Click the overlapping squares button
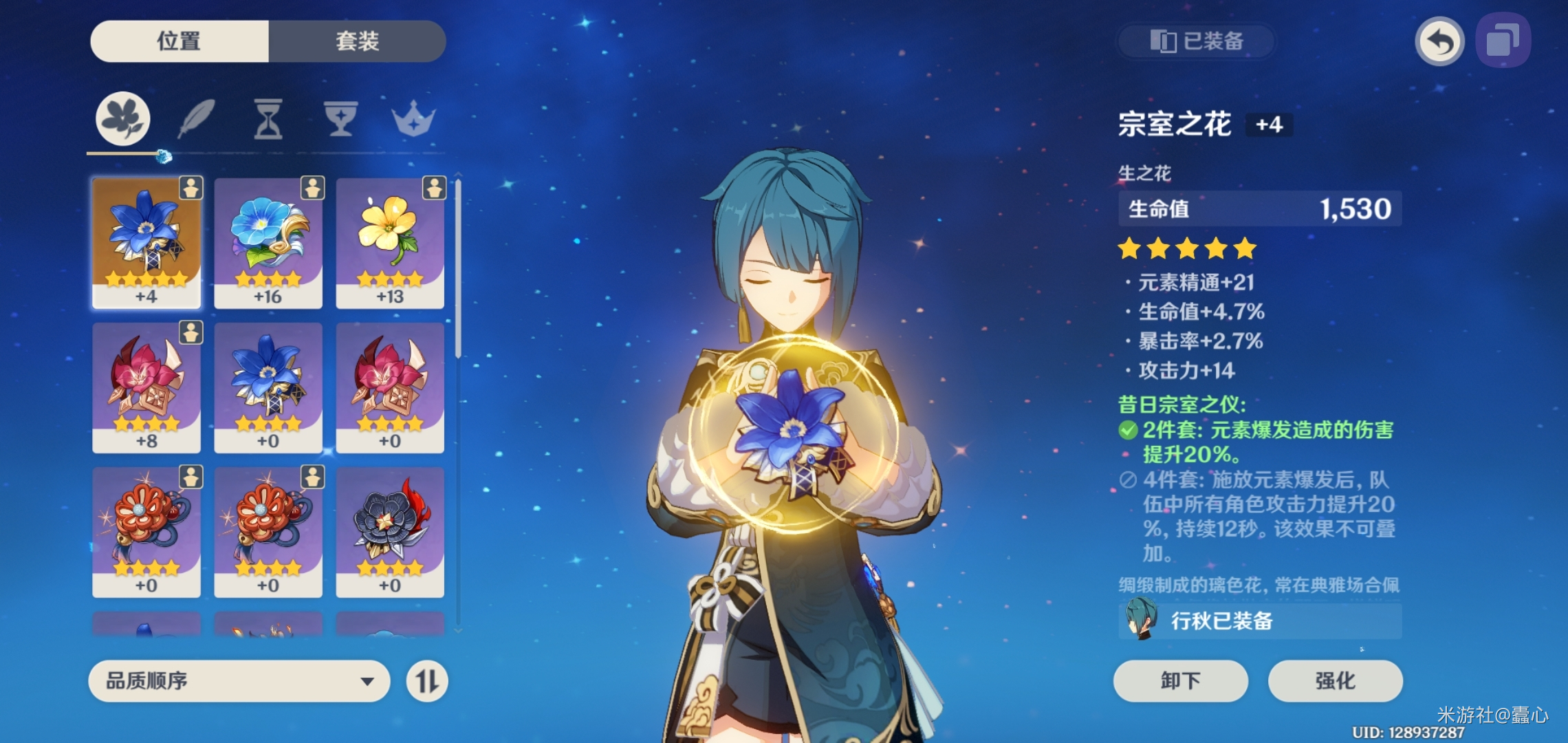 [x=1503, y=41]
